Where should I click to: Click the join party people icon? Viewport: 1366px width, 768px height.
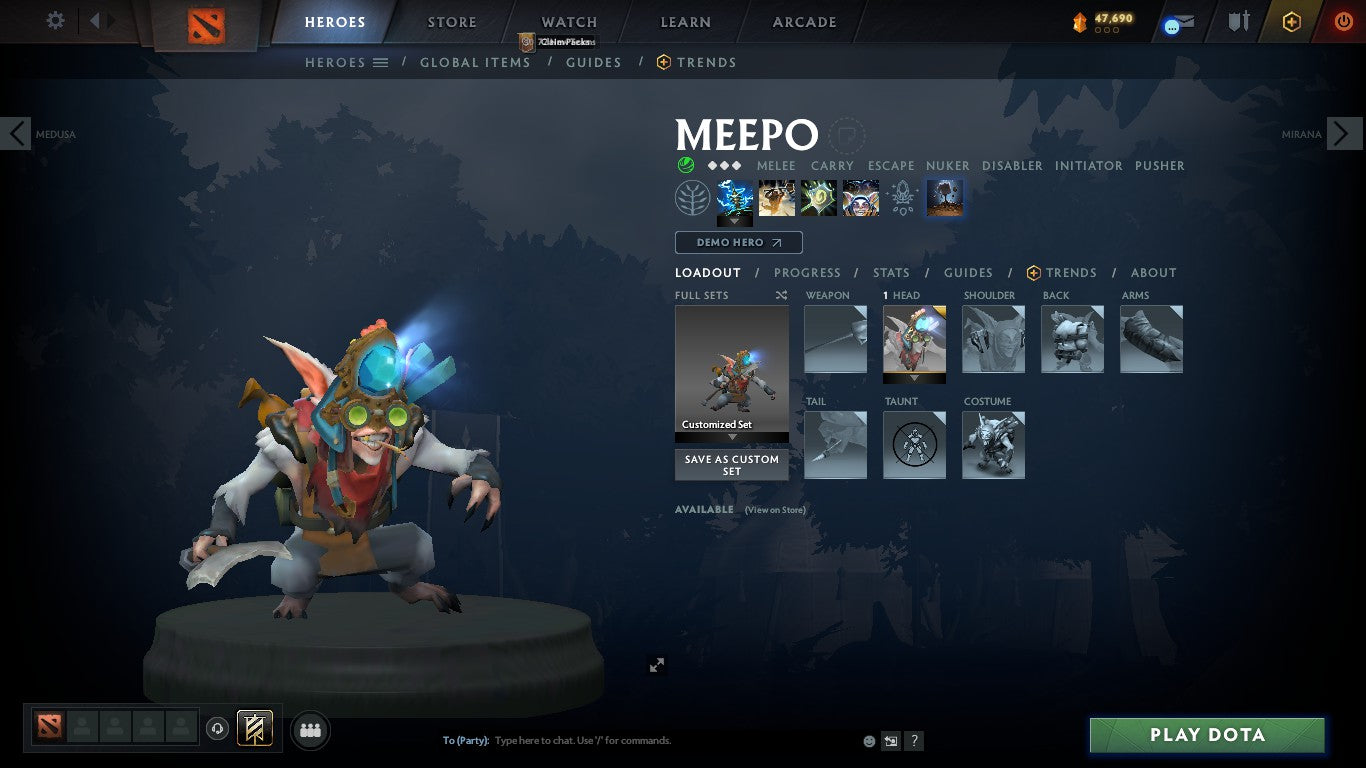click(x=310, y=730)
